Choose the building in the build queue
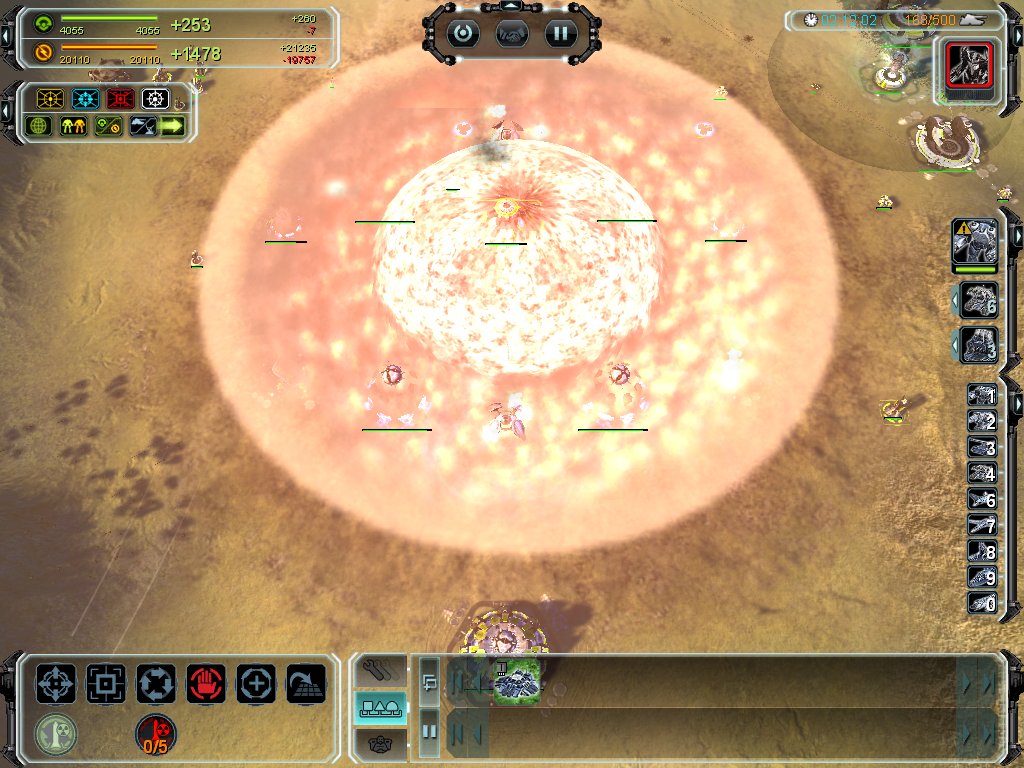Screen dimensions: 1024x768 coord(517,680)
